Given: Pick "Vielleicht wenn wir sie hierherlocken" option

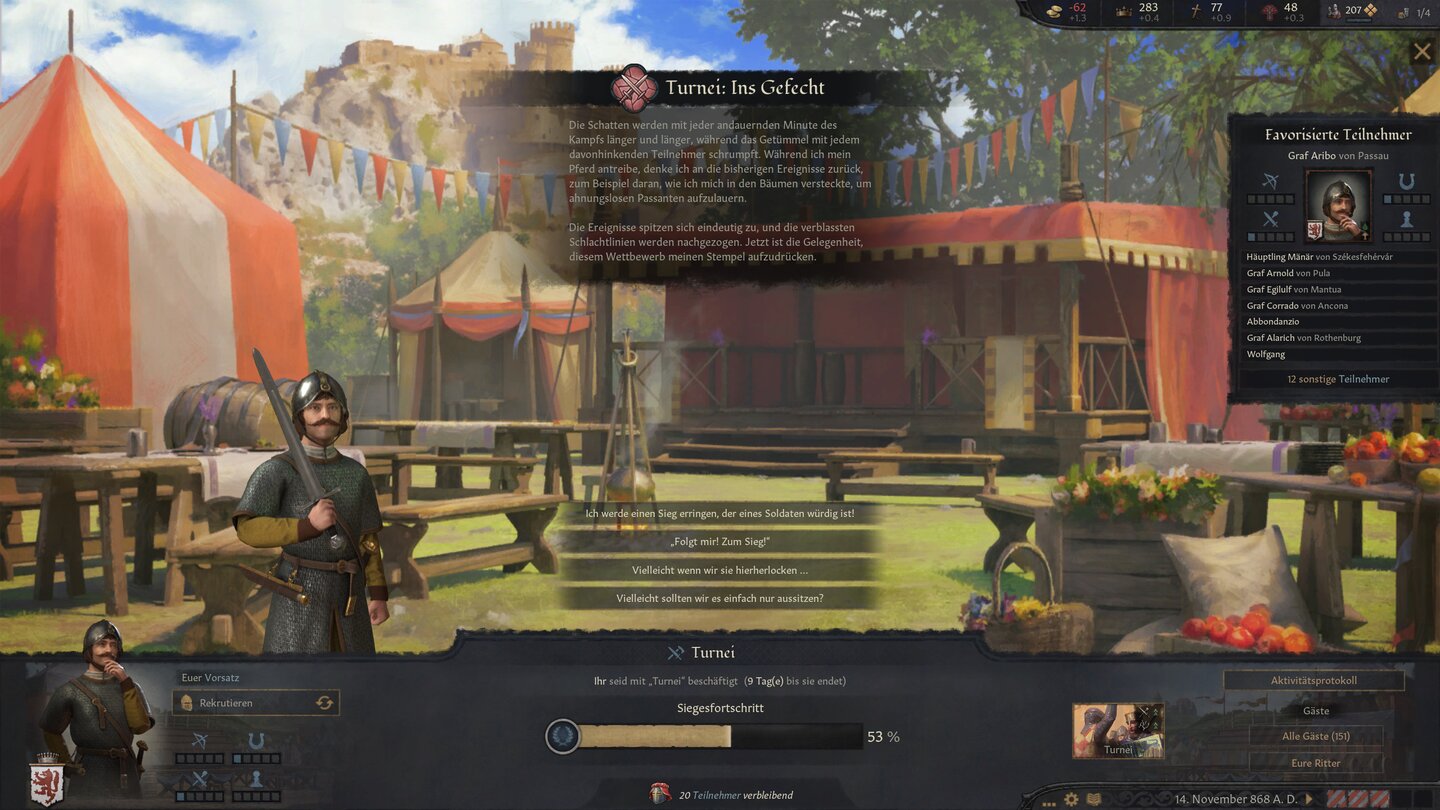Looking at the screenshot, I should pos(719,570).
